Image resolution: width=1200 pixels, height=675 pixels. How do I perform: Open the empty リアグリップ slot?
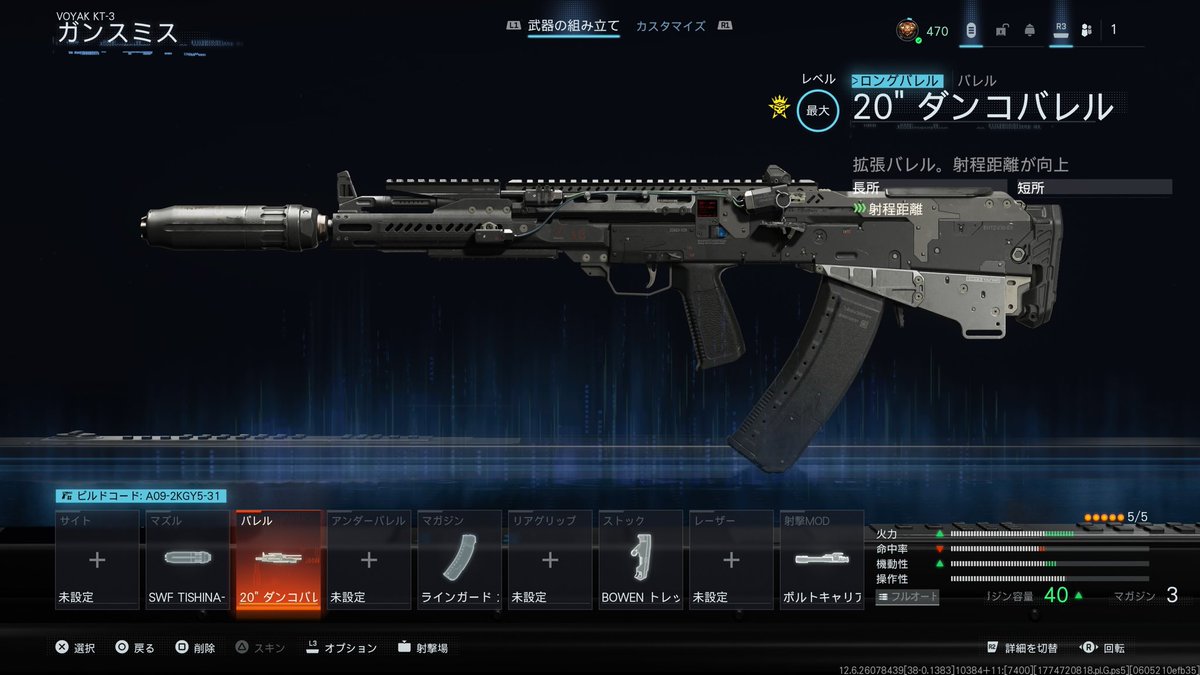(550, 560)
